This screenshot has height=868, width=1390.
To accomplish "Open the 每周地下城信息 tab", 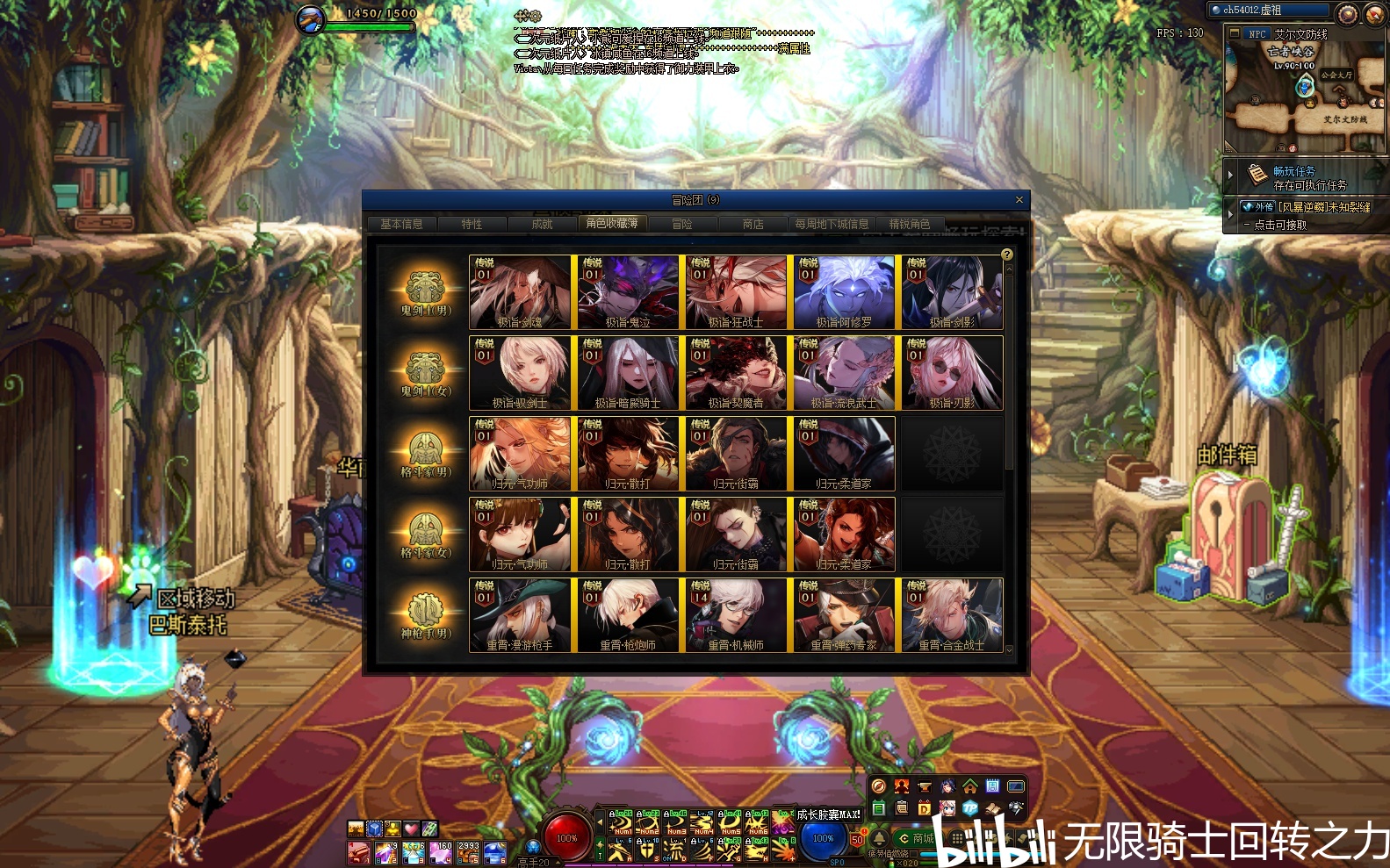I will (x=831, y=225).
